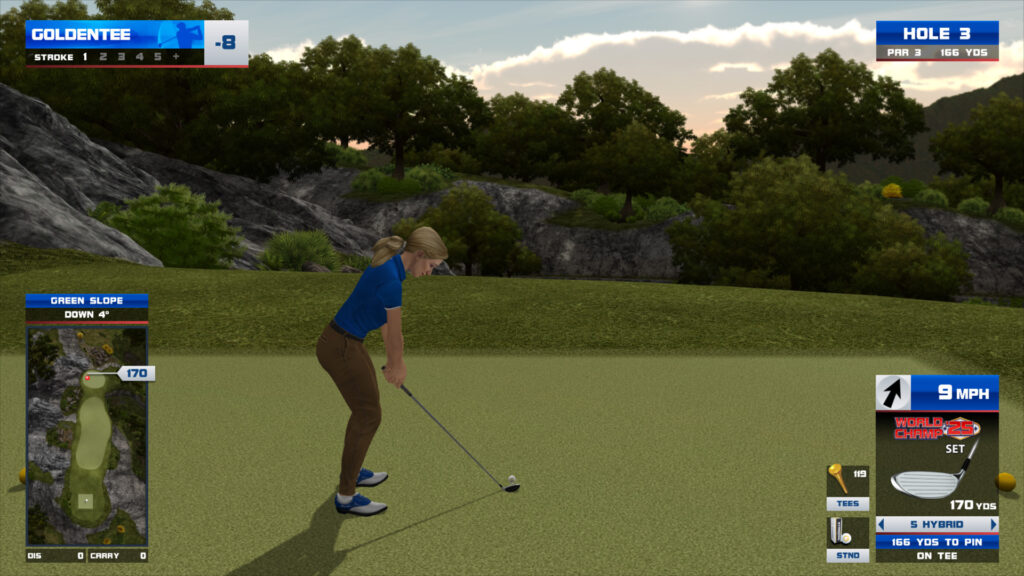Screen dimensions: 1024x576
Task: Open the STND ball selection box
Action: click(847, 538)
